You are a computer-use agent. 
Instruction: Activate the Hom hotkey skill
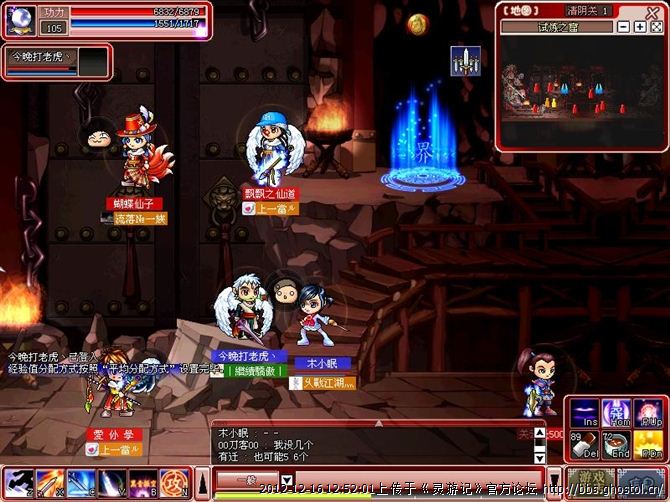(x=615, y=413)
